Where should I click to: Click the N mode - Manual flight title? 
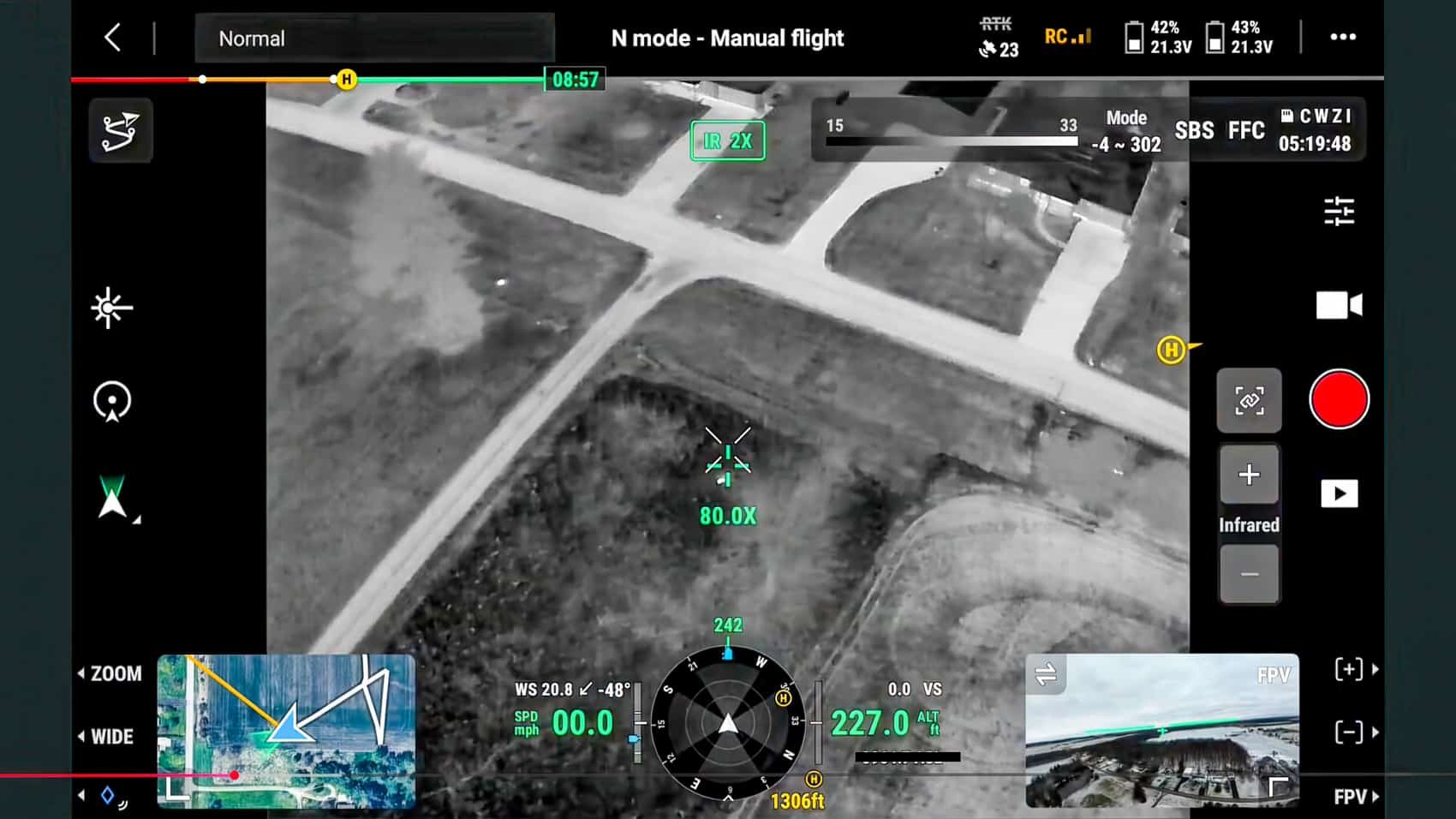726,38
